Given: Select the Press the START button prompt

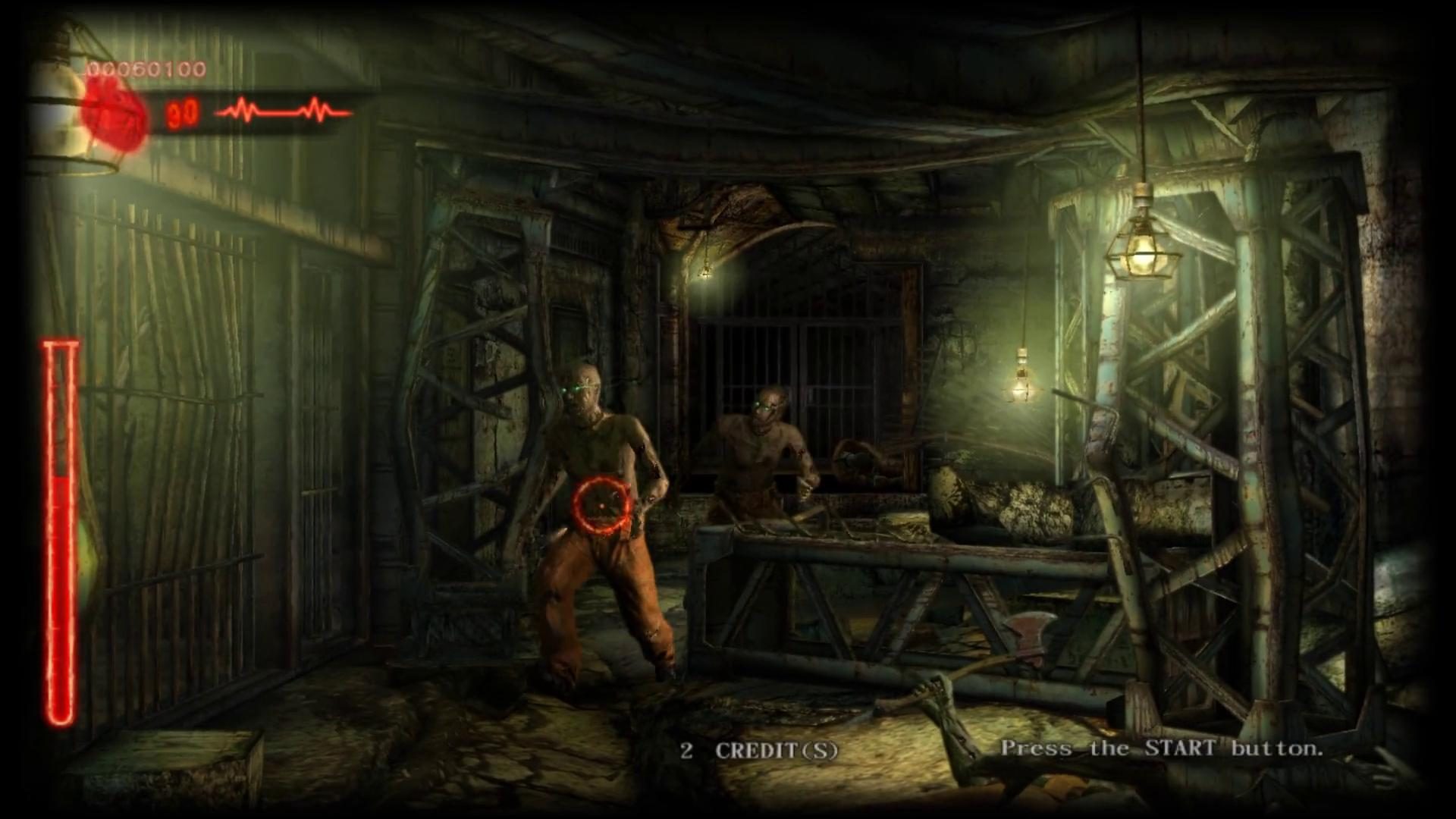Looking at the screenshot, I should (1163, 750).
